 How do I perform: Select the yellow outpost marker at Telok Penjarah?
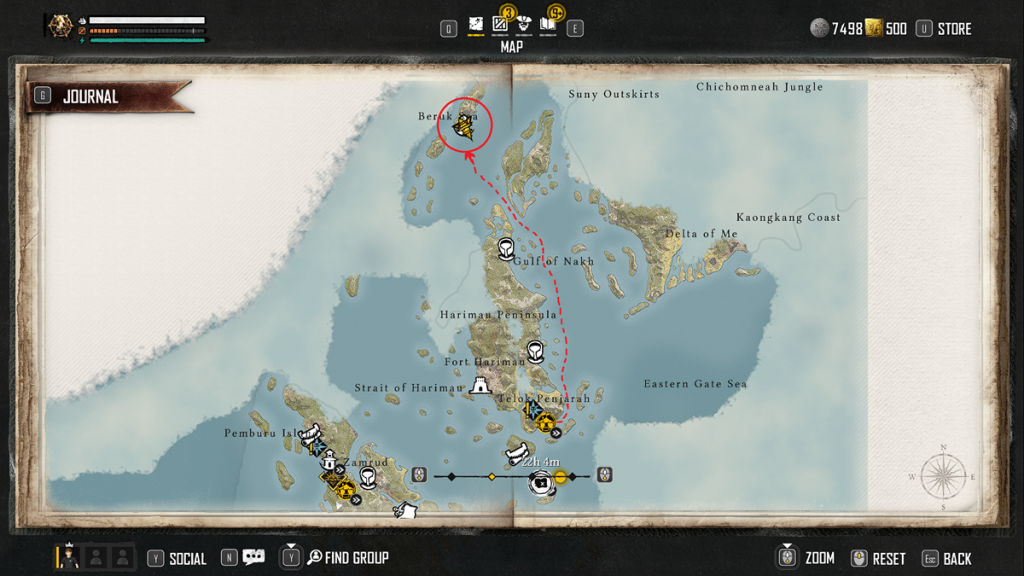(546, 424)
